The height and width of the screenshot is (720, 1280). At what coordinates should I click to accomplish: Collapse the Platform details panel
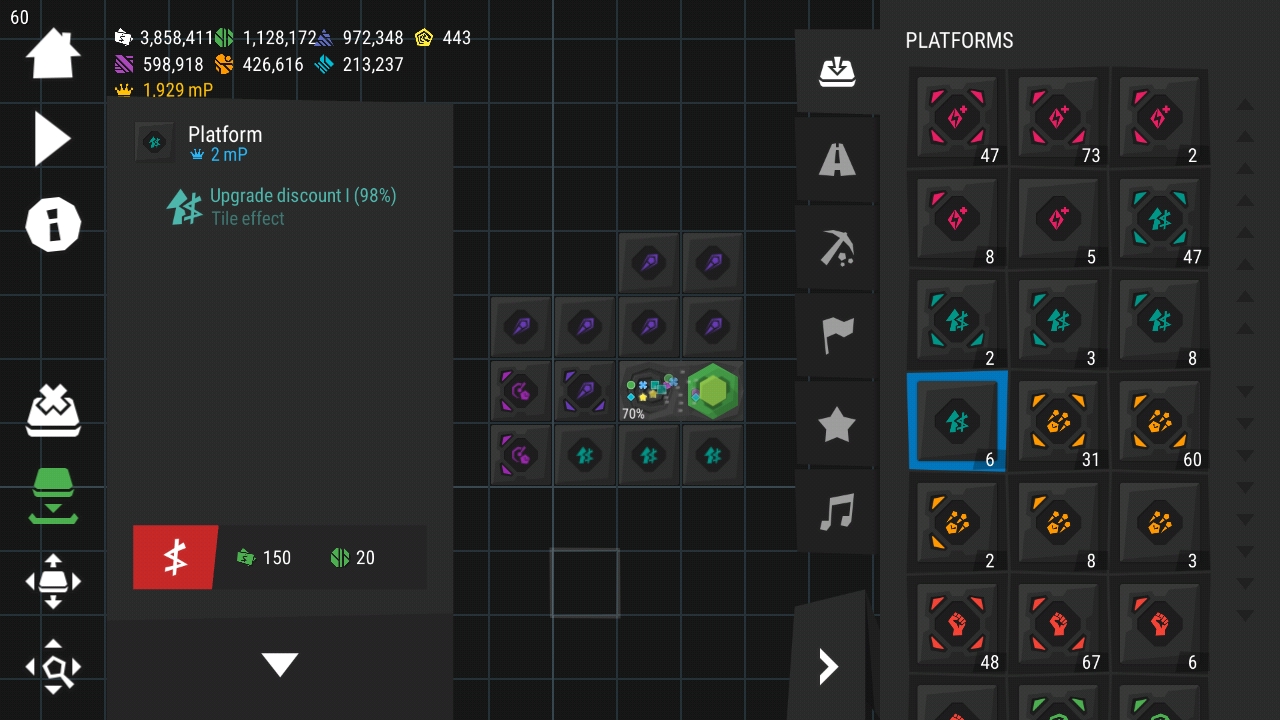pyautogui.click(x=280, y=664)
